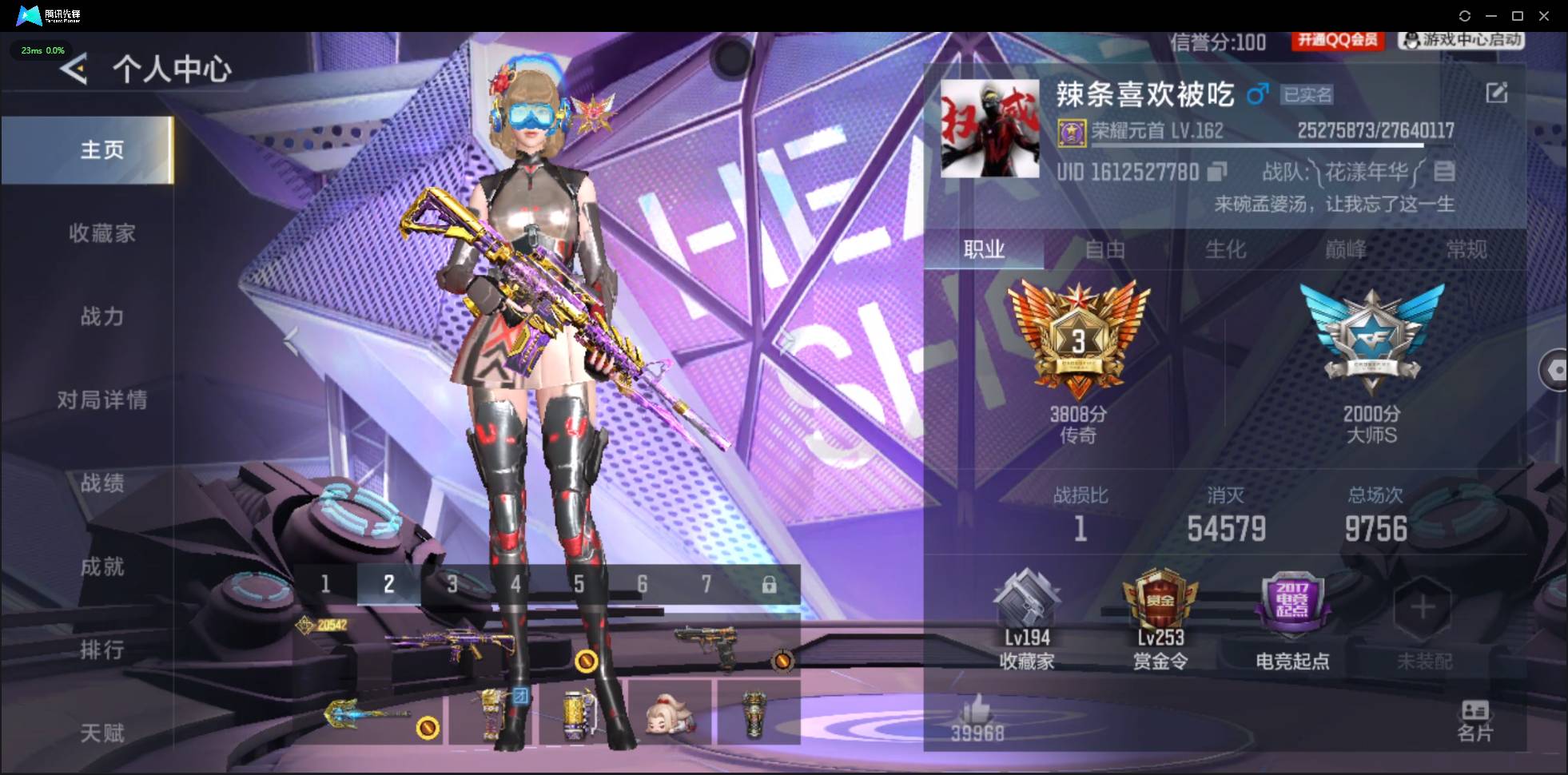Switch to the 生化 rank tab
This screenshot has width=1568, height=775.
(1225, 250)
